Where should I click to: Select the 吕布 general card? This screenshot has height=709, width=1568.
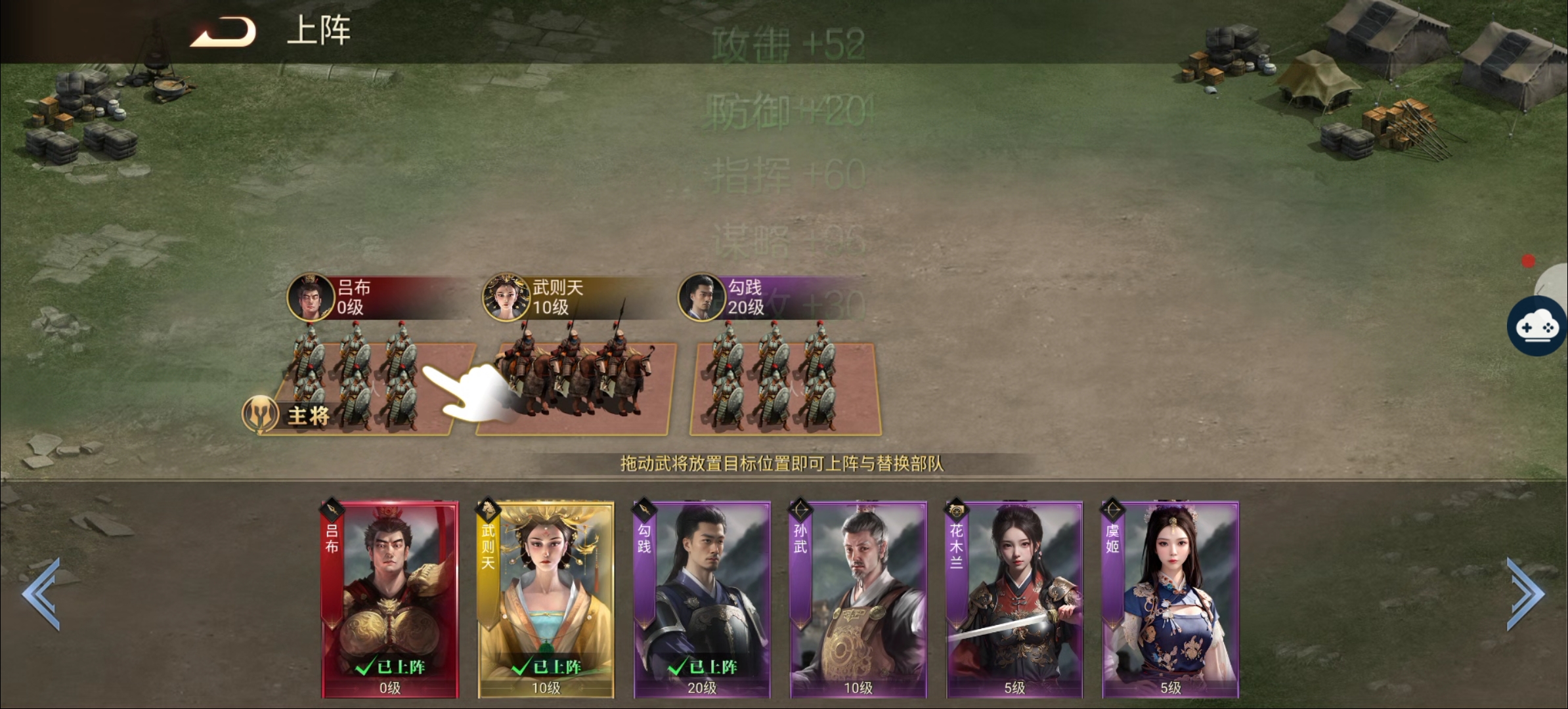(x=389, y=599)
